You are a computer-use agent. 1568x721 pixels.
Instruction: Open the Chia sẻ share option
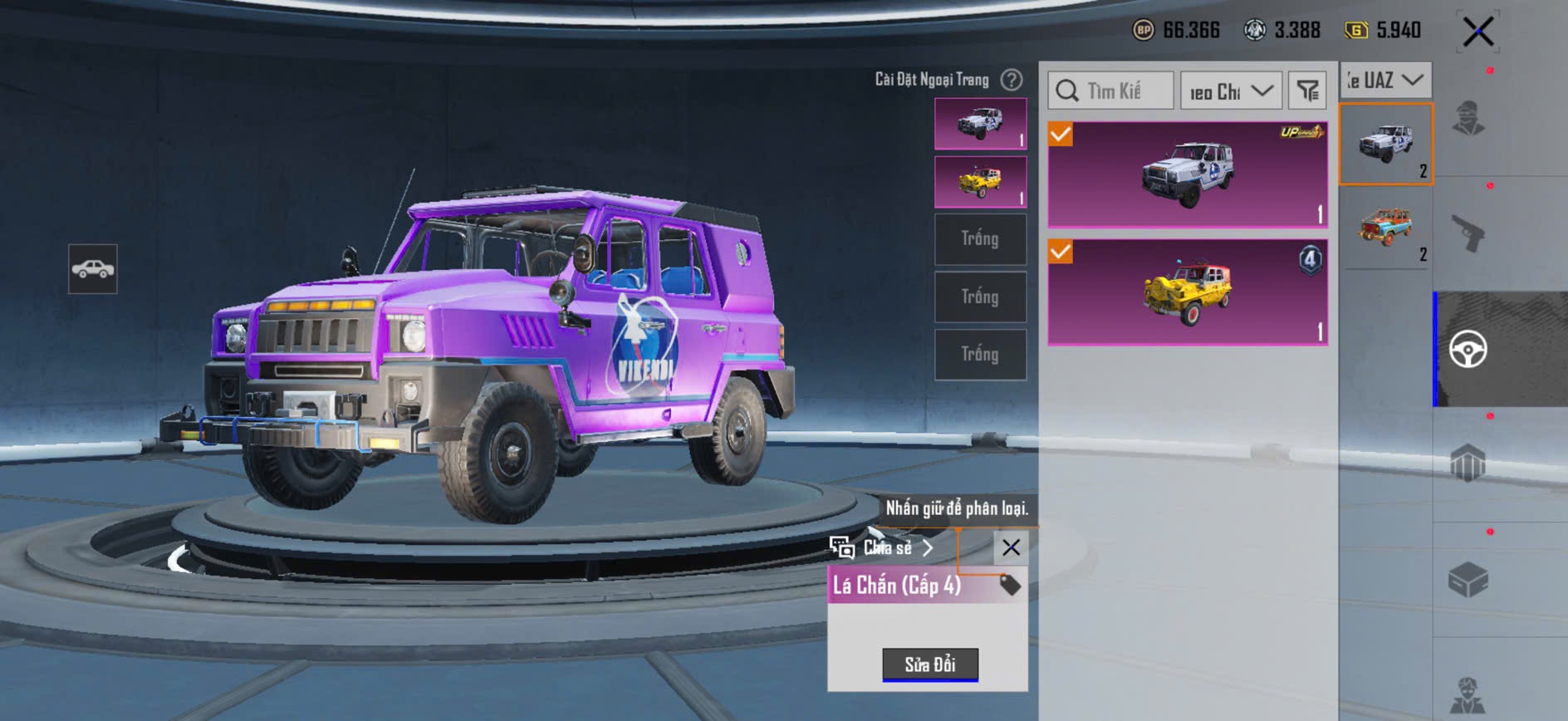pyautogui.click(x=883, y=547)
